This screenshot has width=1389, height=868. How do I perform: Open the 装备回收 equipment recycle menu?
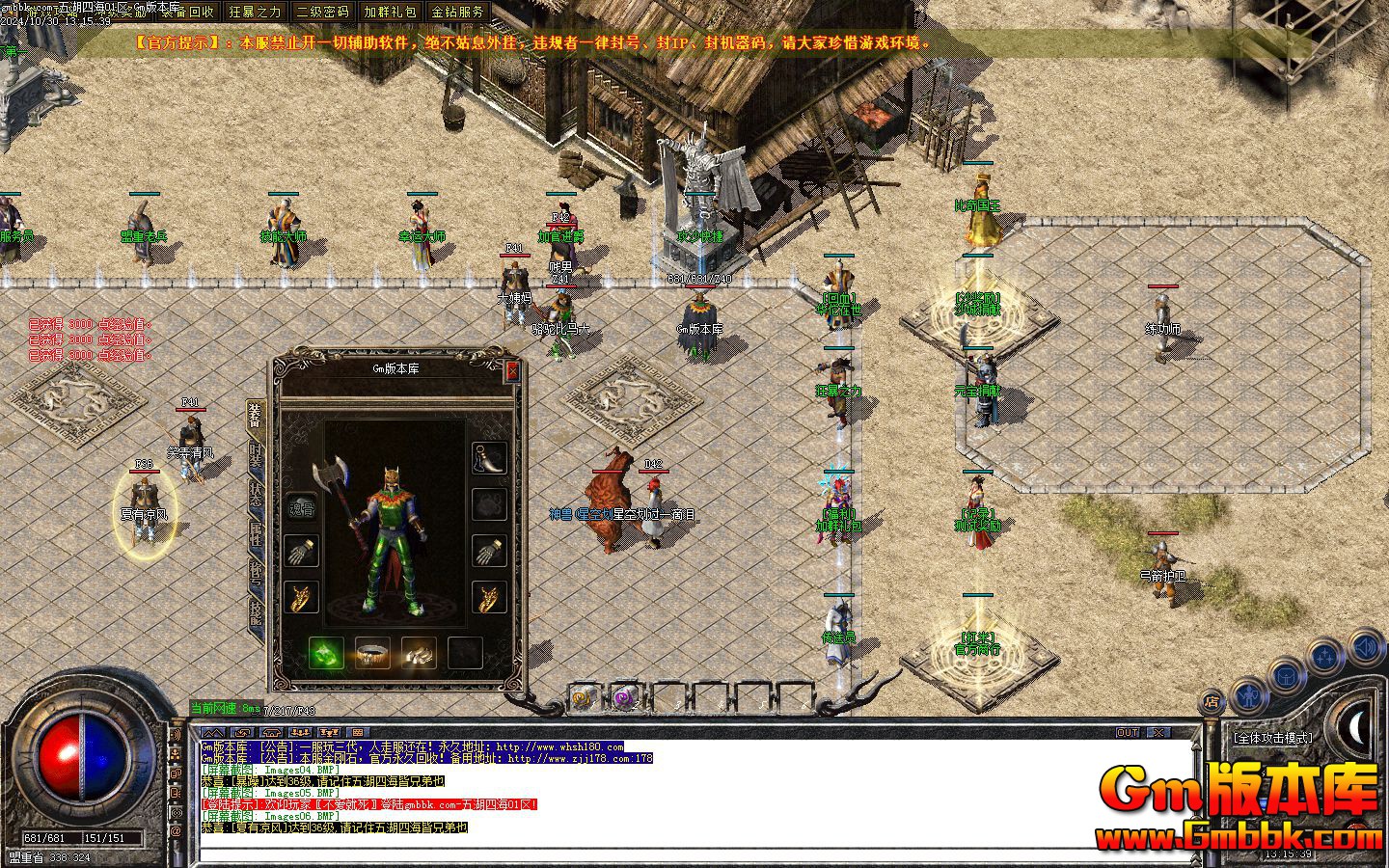[188, 12]
